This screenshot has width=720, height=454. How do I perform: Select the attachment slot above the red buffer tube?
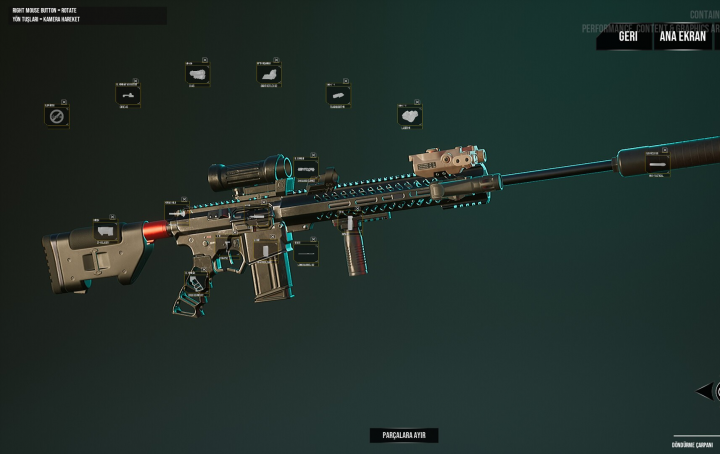click(x=178, y=211)
